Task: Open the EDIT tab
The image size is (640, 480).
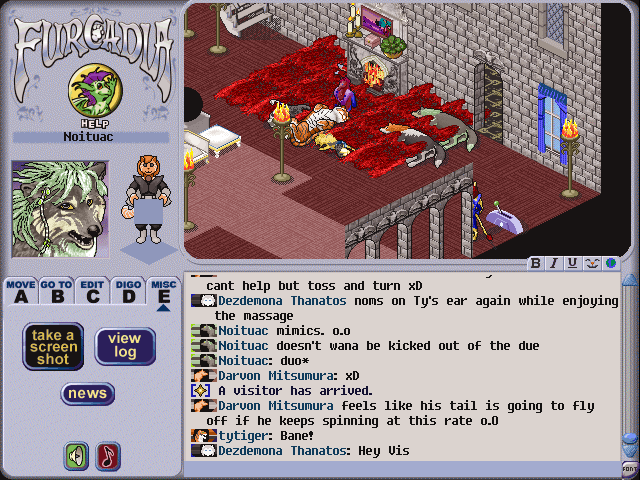Action: click(x=93, y=291)
